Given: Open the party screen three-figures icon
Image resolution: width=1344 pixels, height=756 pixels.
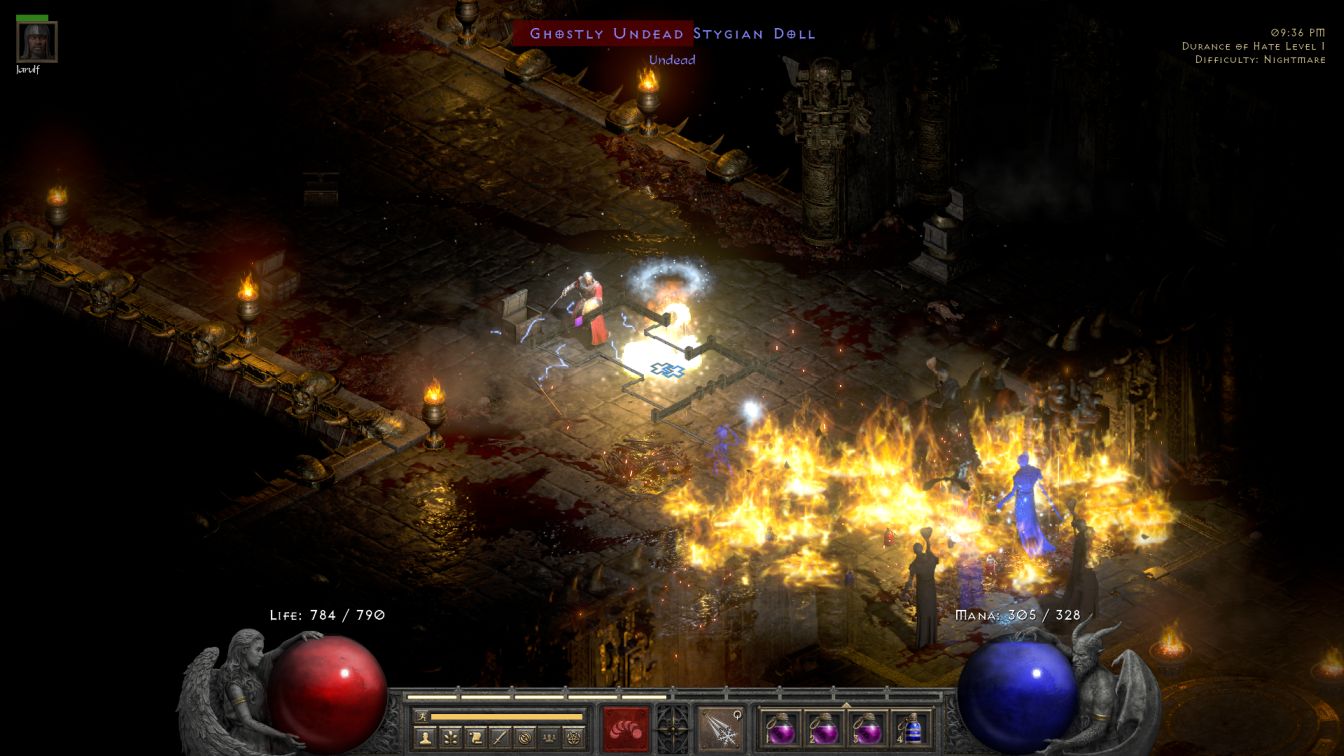Looking at the screenshot, I should click(x=549, y=737).
